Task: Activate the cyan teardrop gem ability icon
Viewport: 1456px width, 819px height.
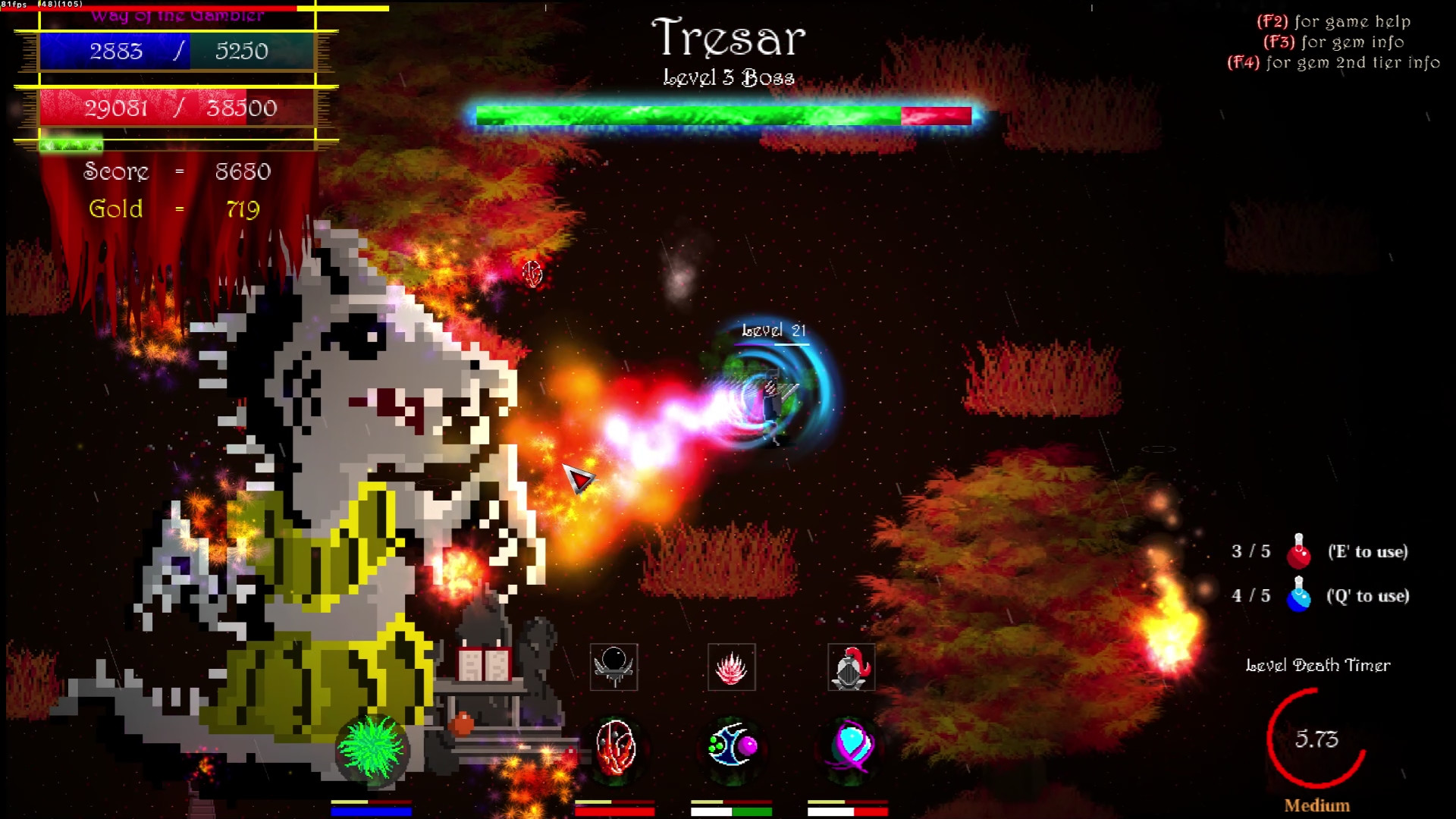Action: 850,751
